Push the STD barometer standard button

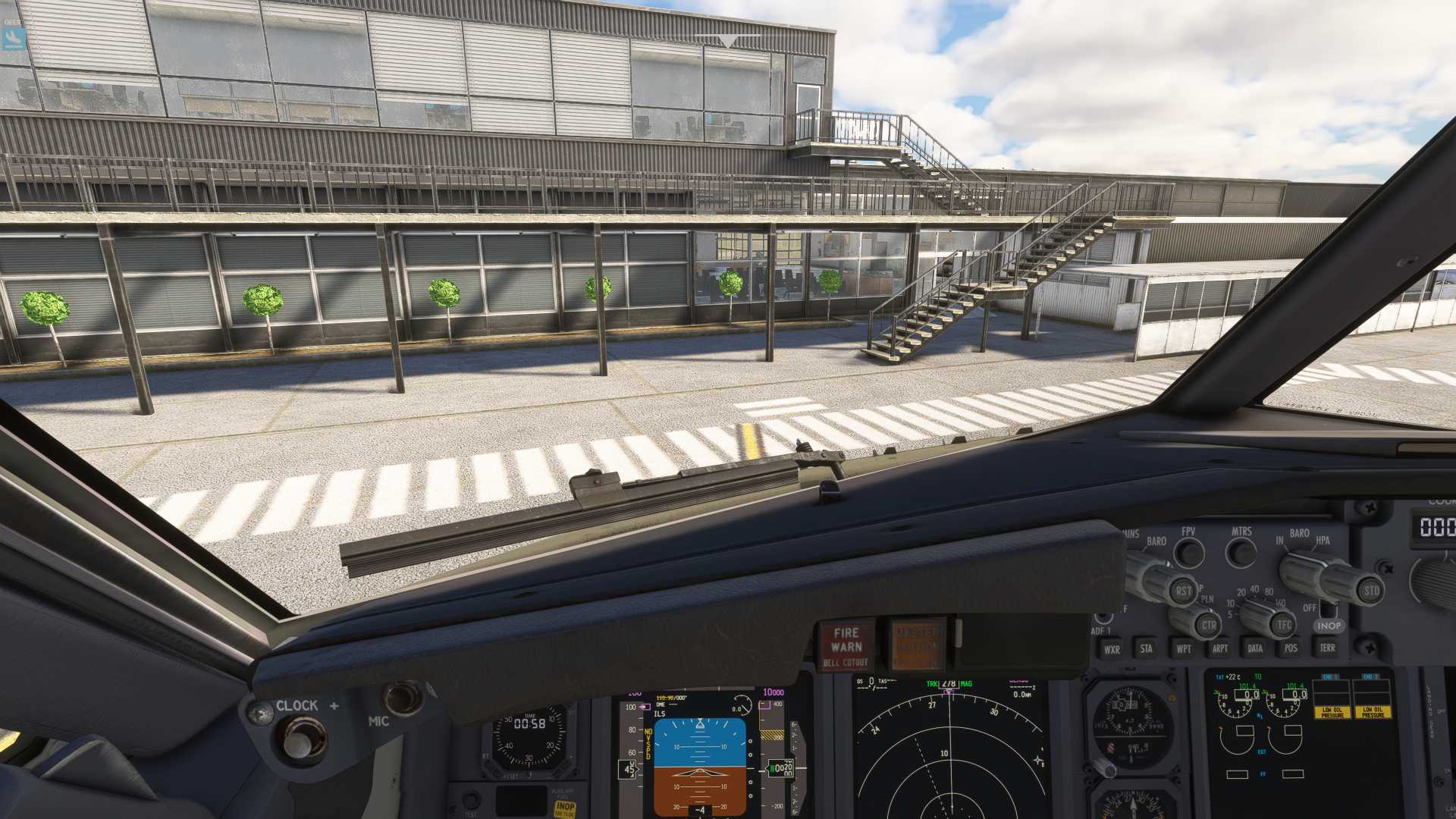[1371, 591]
